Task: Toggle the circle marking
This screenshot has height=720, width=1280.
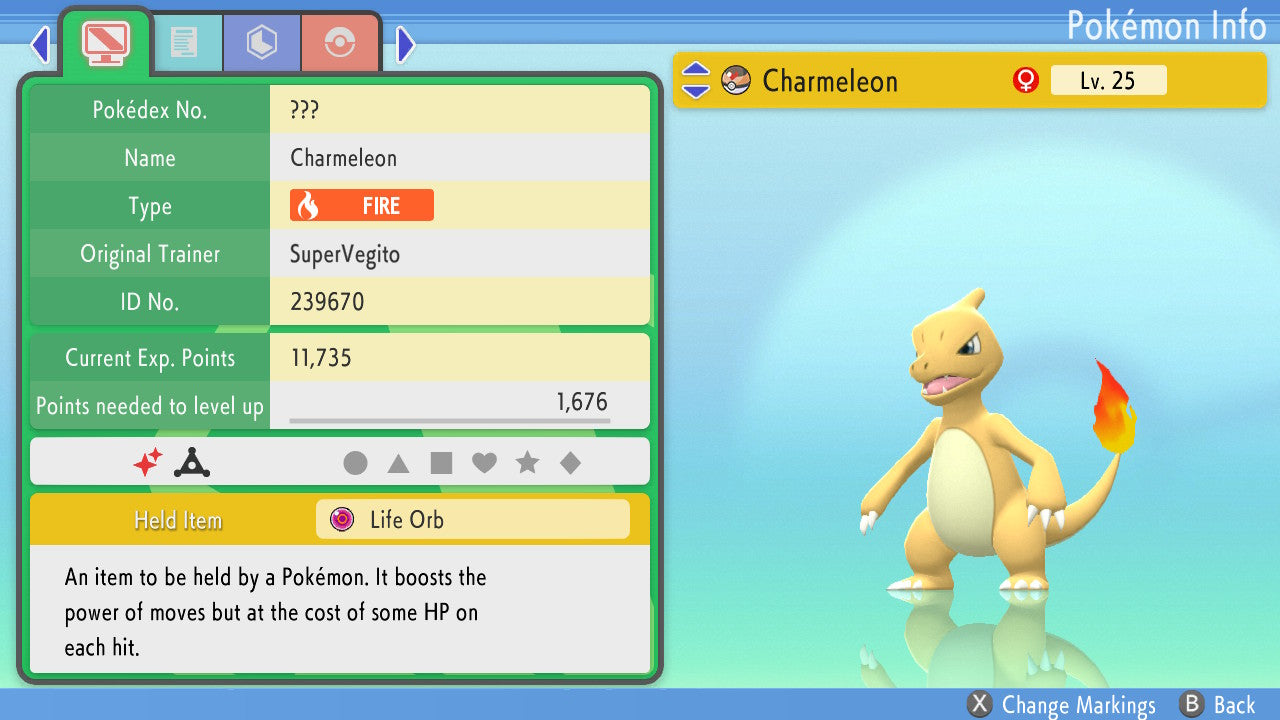Action: (x=355, y=463)
